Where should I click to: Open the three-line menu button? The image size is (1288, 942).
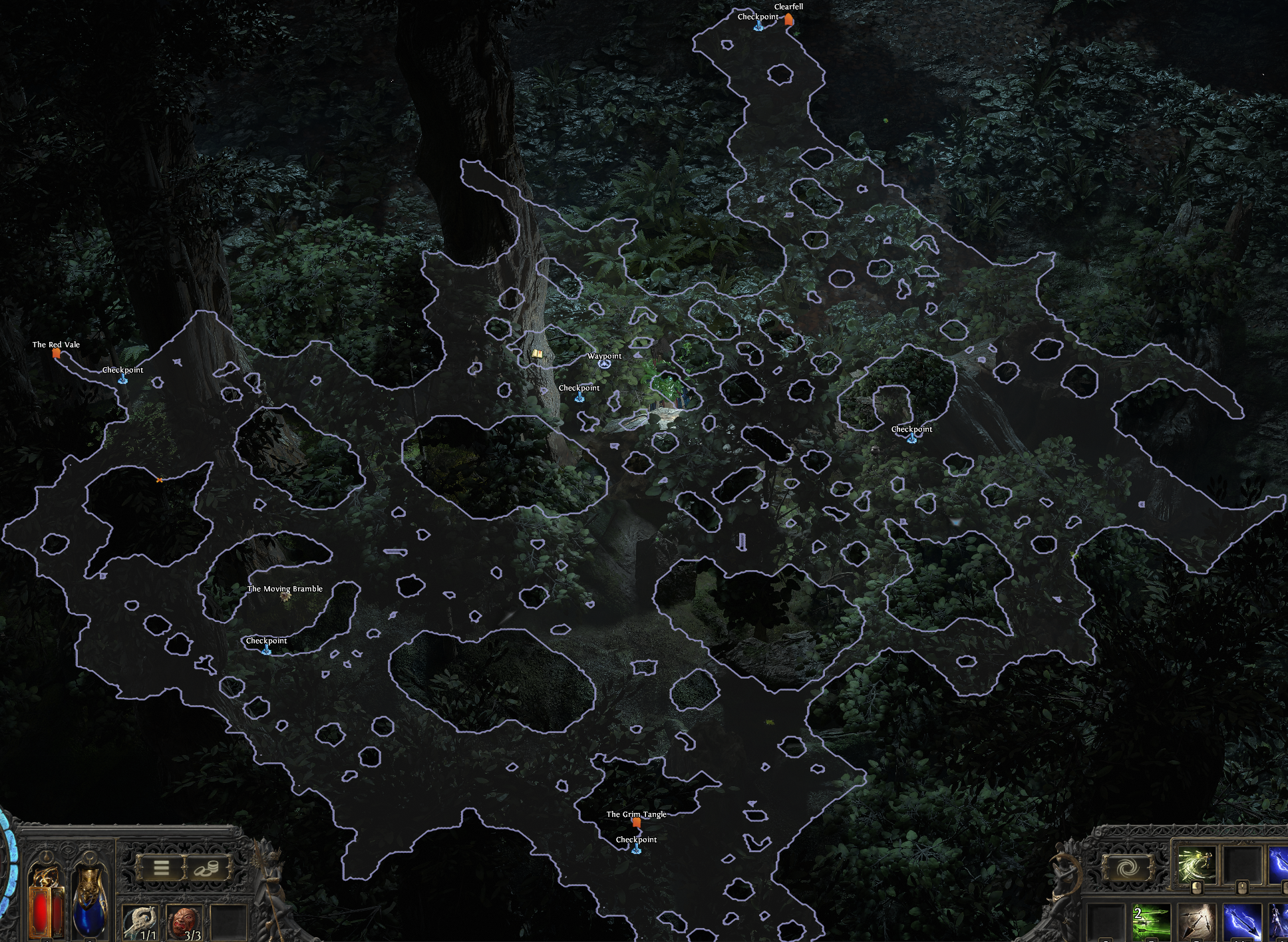click(161, 867)
